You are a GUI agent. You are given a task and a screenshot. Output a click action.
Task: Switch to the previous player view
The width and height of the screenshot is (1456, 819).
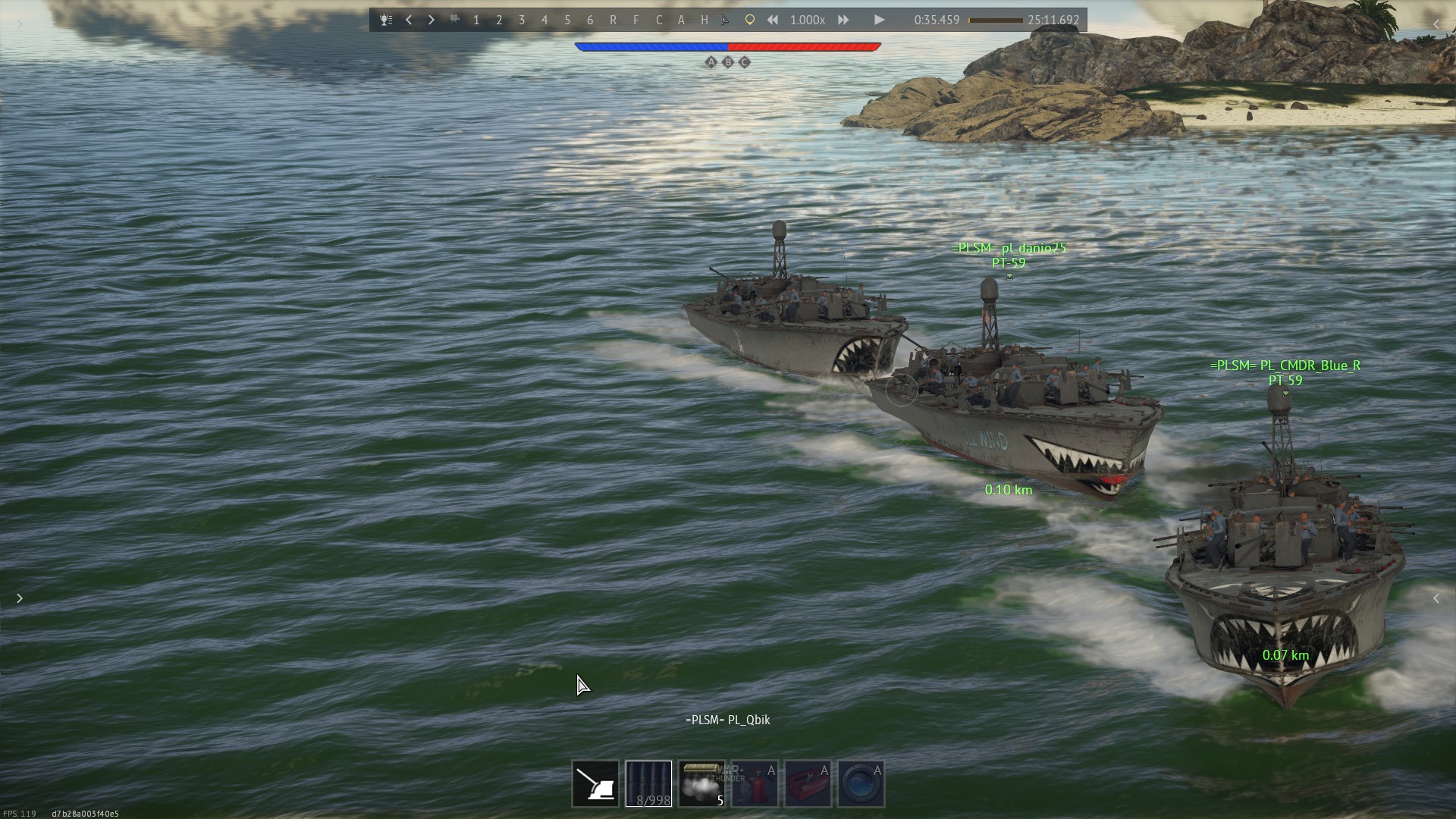[409, 20]
